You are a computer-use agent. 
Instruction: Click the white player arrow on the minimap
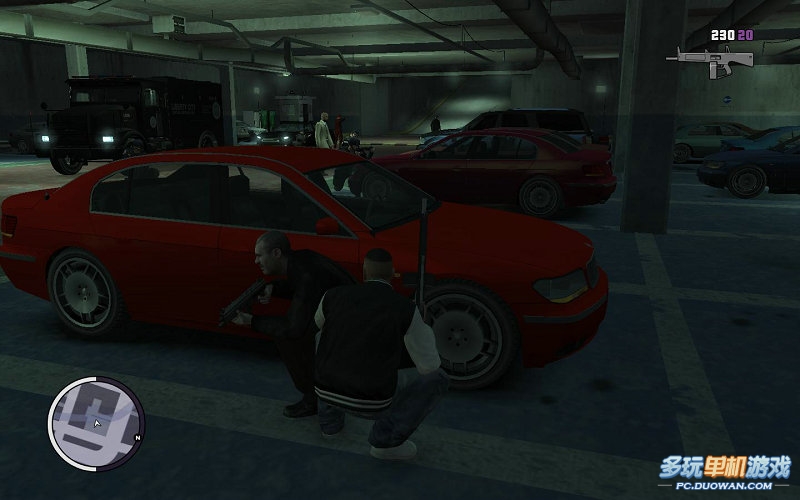pos(97,424)
